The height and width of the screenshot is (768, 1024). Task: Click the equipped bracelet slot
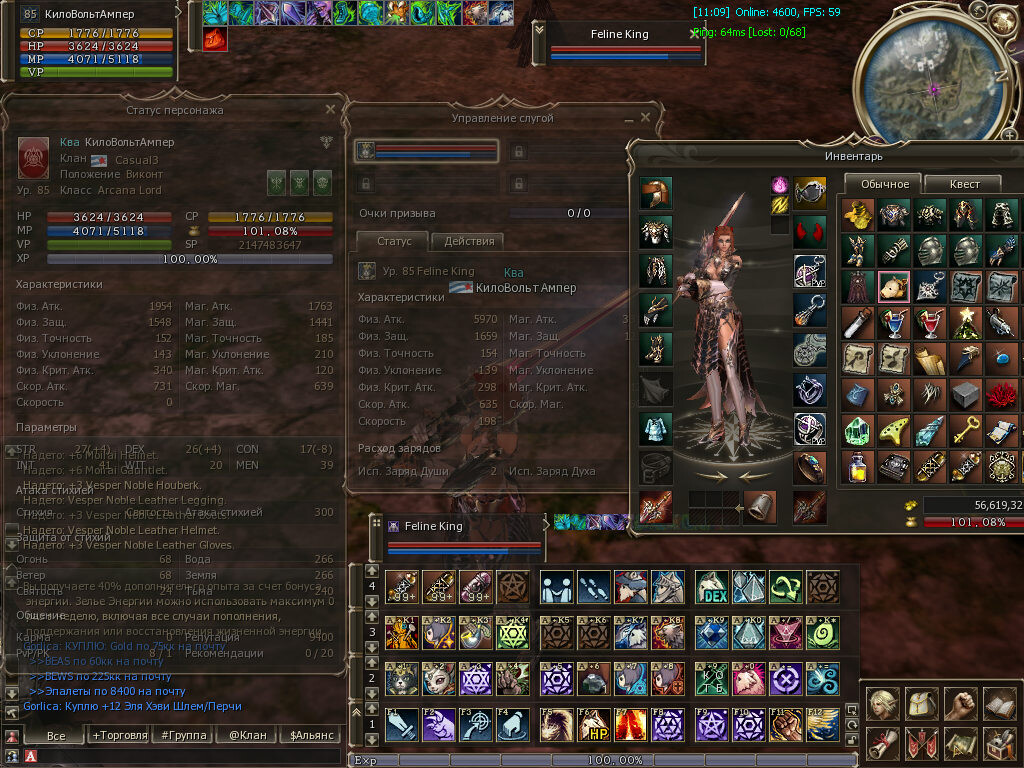(x=810, y=467)
